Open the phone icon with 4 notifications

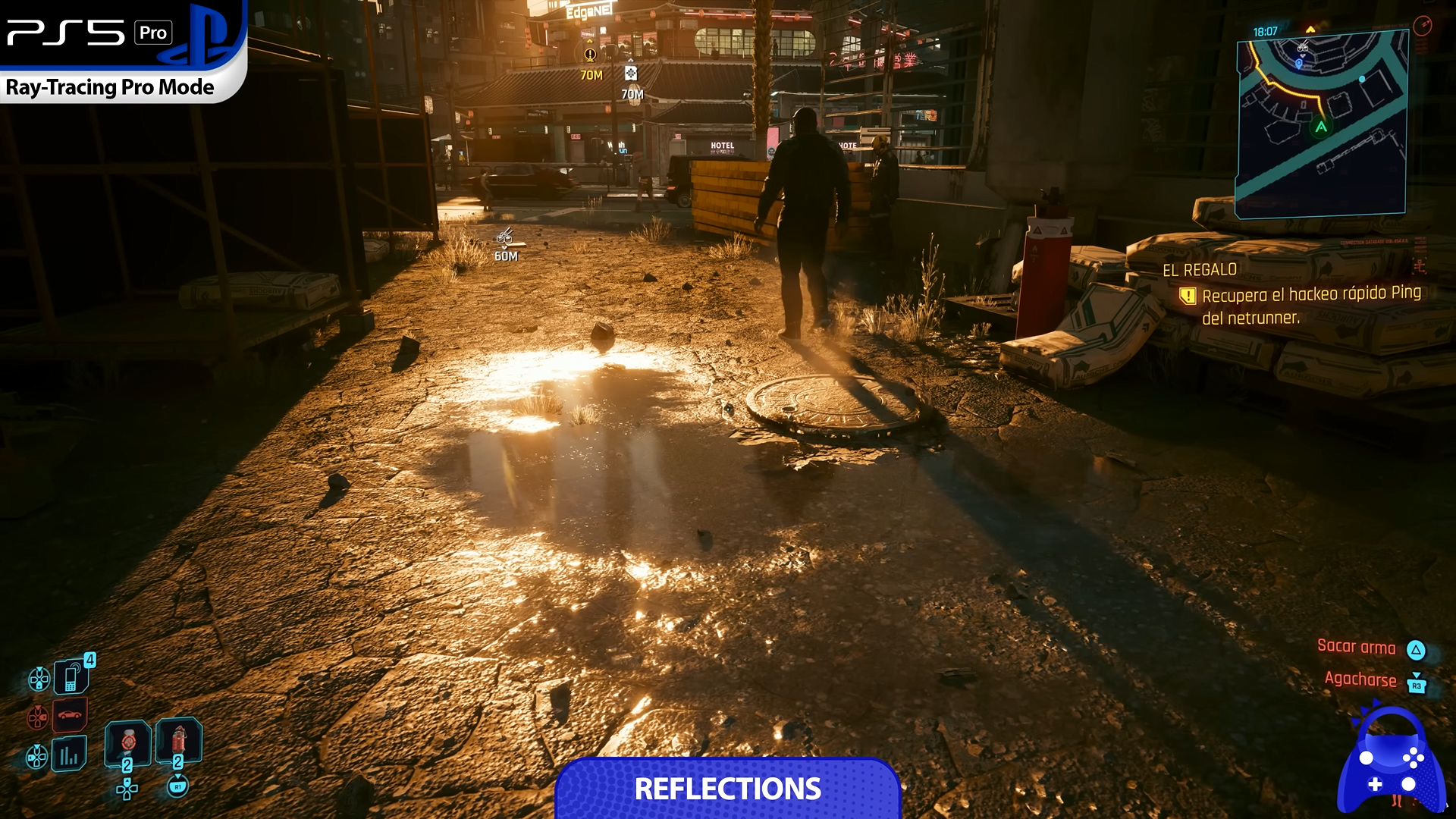click(x=72, y=676)
